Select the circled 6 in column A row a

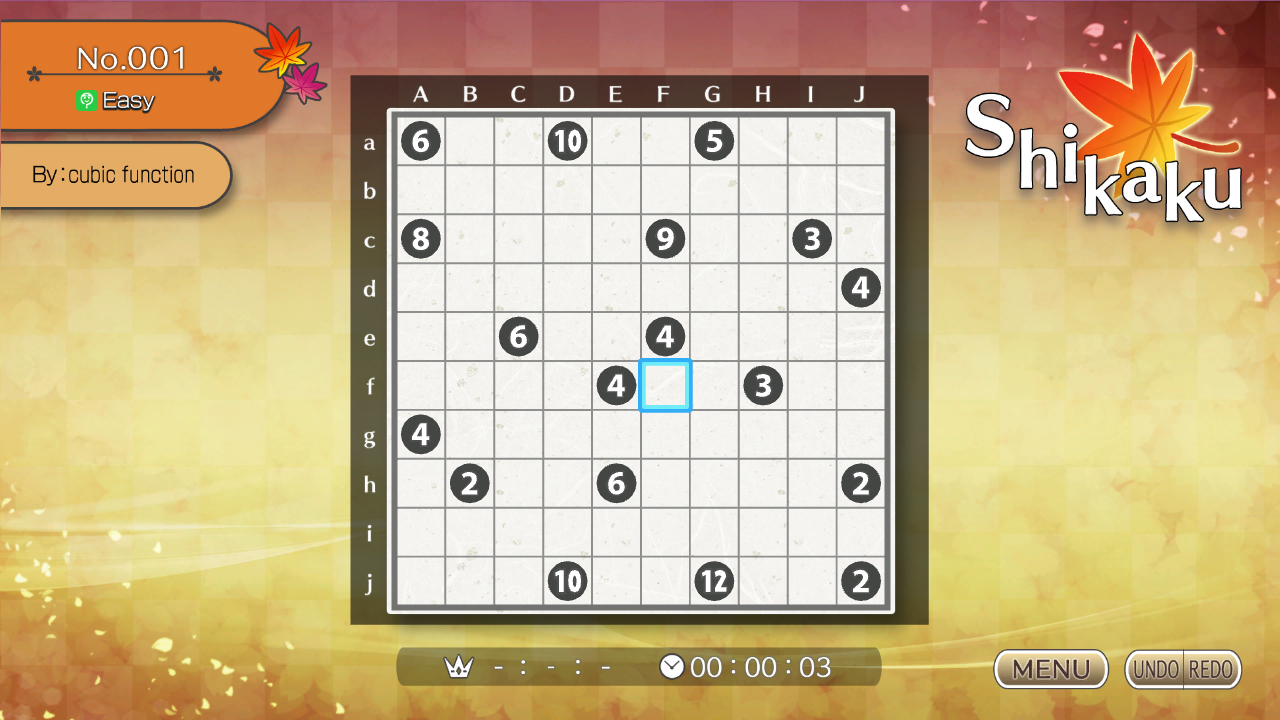[421, 141]
